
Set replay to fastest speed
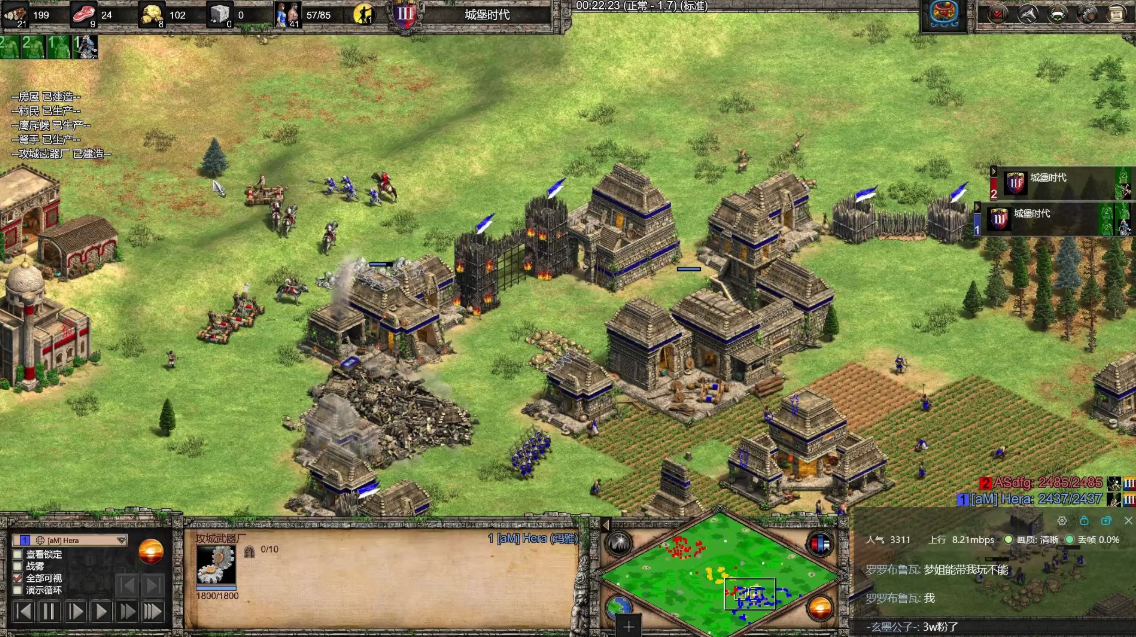[152, 611]
